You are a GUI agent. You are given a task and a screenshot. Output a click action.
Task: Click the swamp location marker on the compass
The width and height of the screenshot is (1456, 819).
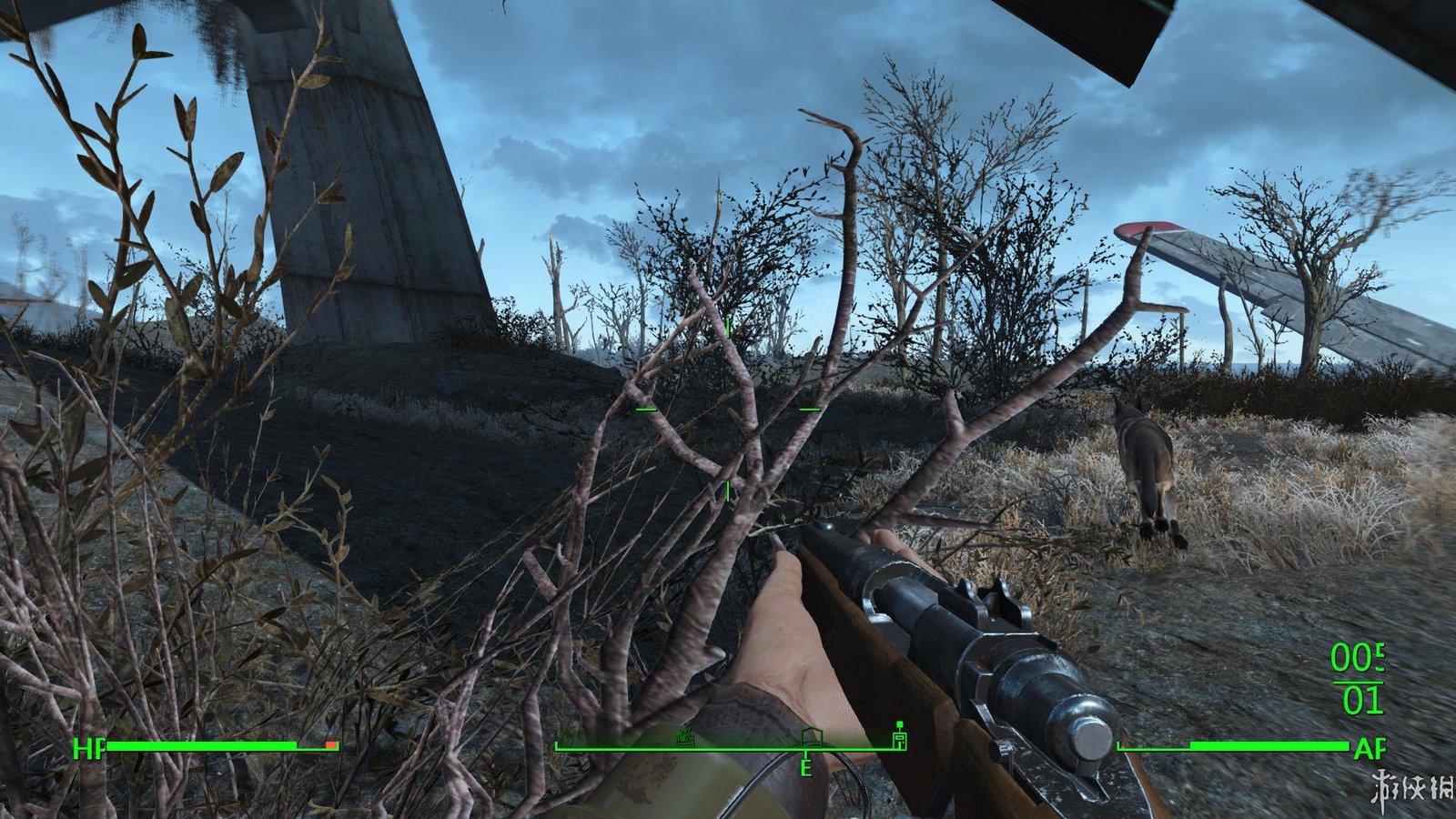point(684,738)
